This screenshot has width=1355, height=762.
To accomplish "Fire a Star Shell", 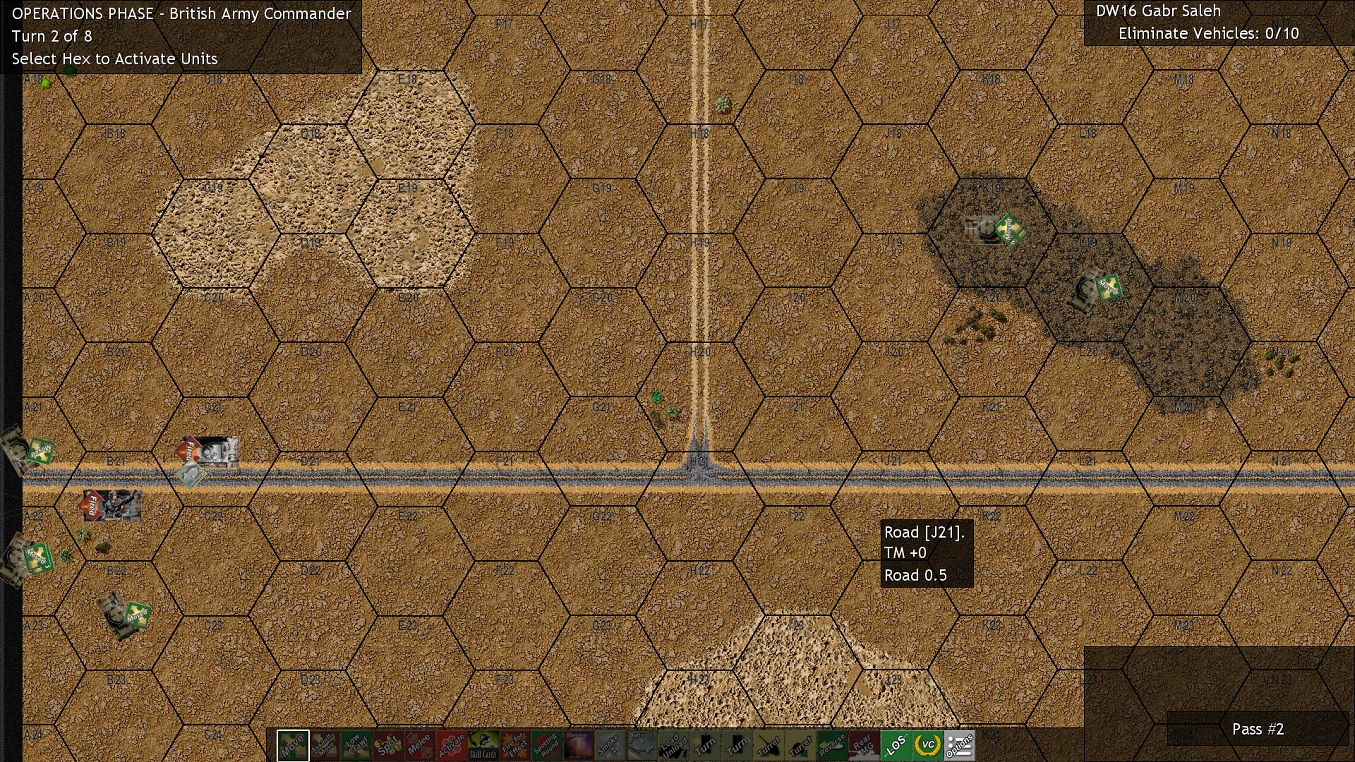I will (578, 746).
